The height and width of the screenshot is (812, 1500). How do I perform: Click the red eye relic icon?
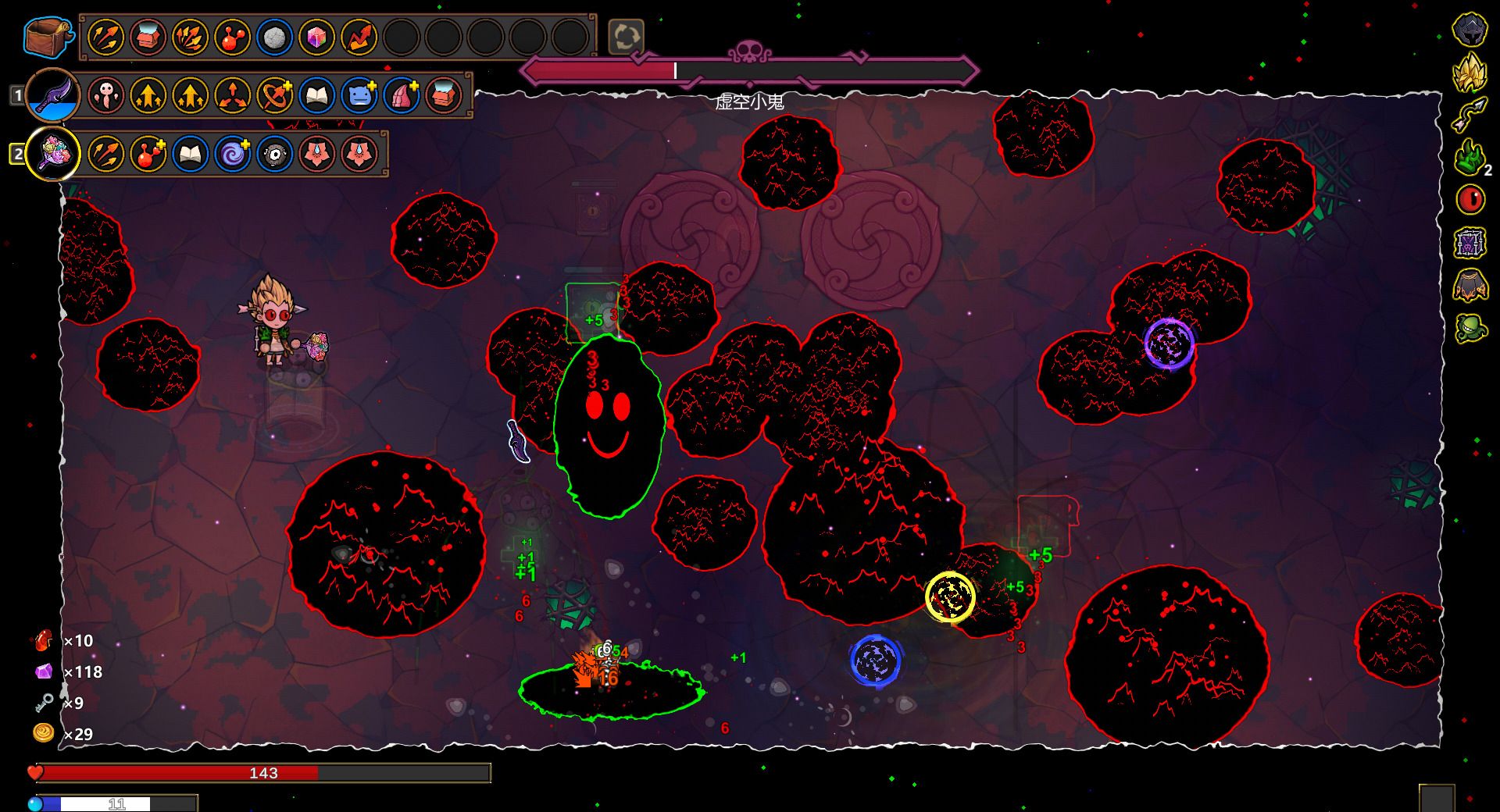(1470, 199)
